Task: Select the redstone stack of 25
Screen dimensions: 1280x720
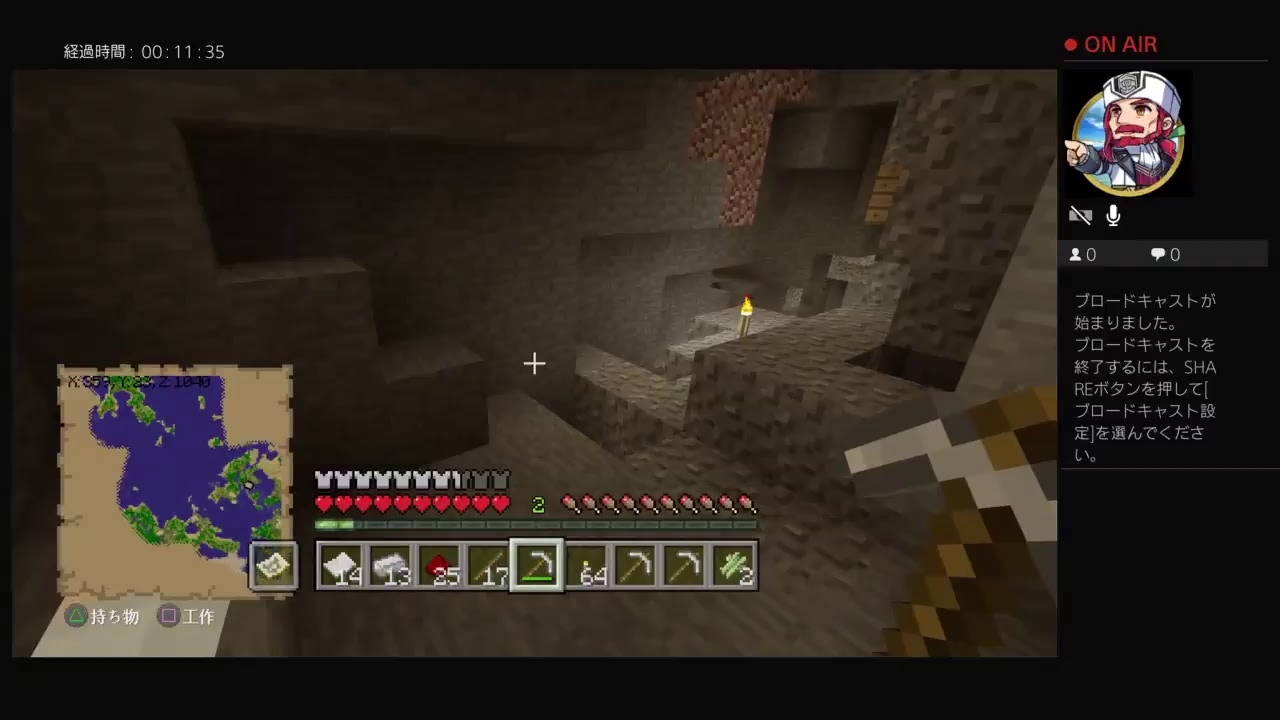Action: (x=440, y=565)
